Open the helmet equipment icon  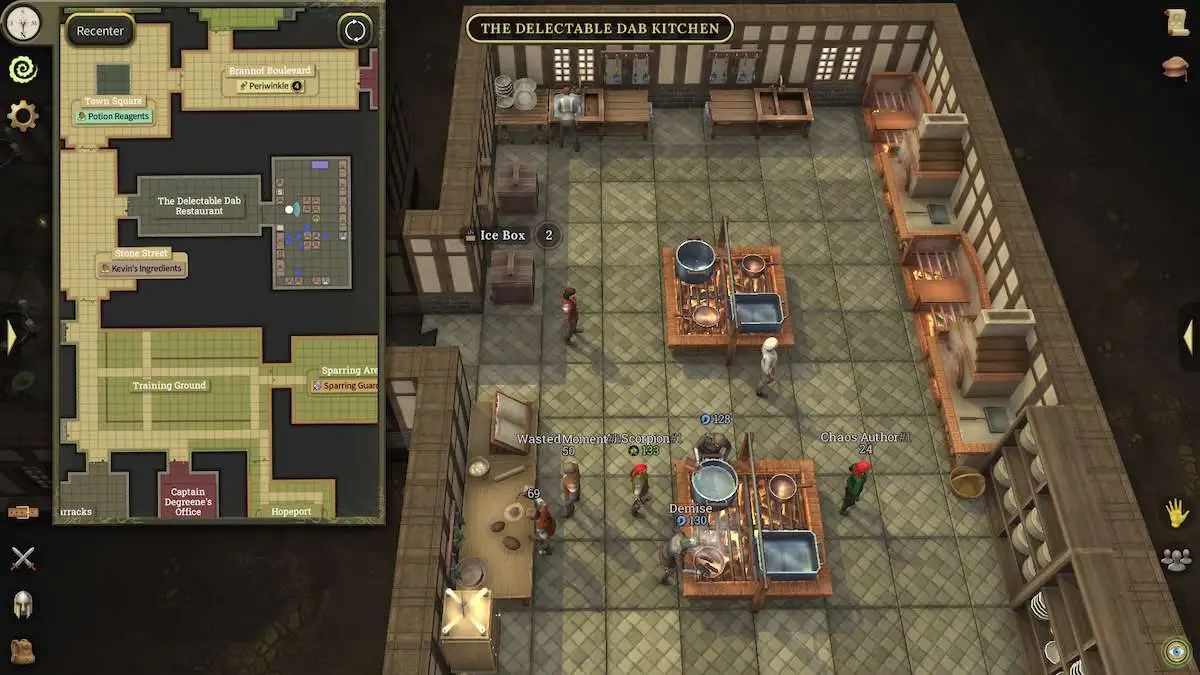pyautogui.click(x=22, y=604)
